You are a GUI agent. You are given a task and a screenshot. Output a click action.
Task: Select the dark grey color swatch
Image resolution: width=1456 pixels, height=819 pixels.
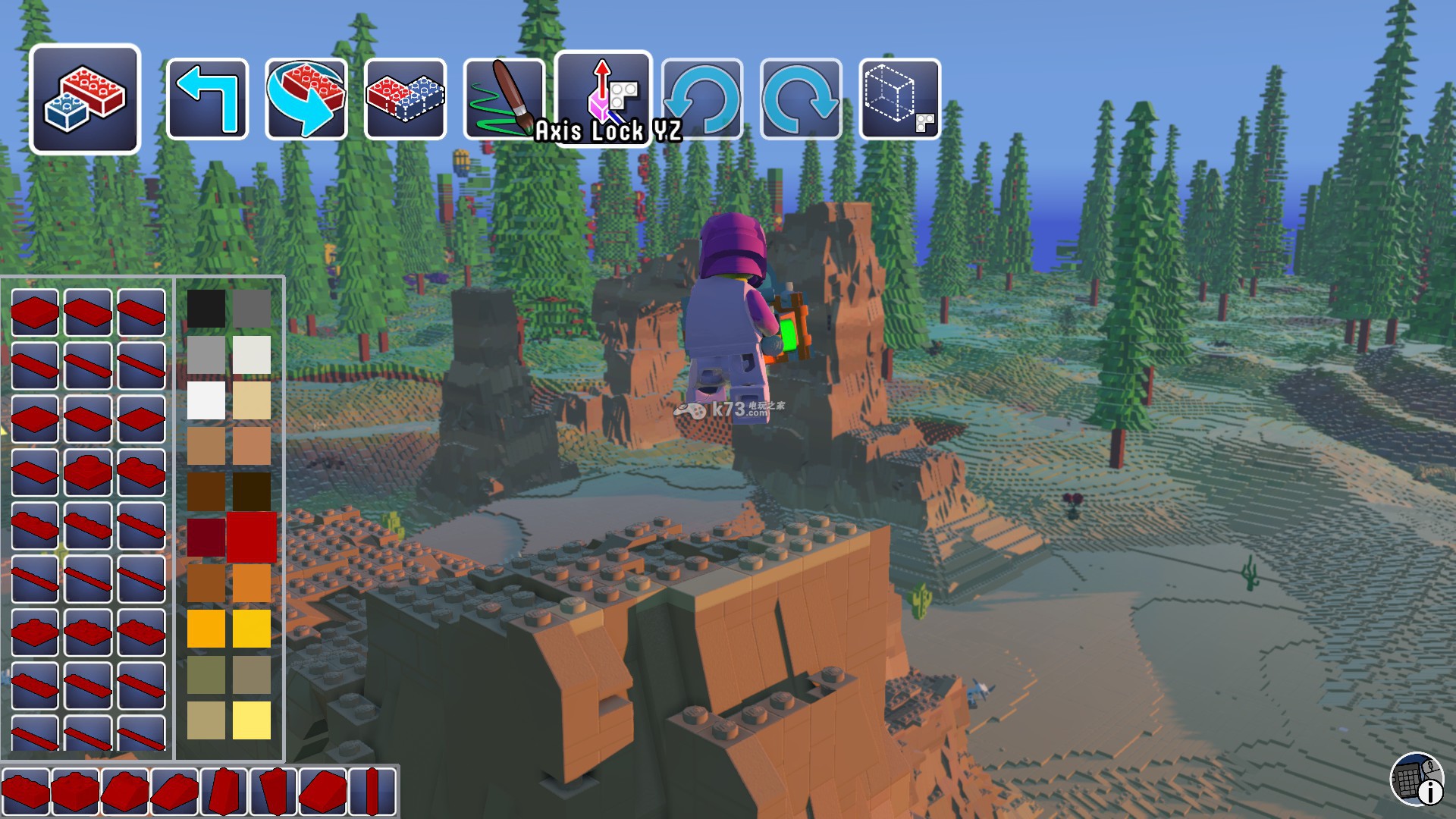(252, 309)
